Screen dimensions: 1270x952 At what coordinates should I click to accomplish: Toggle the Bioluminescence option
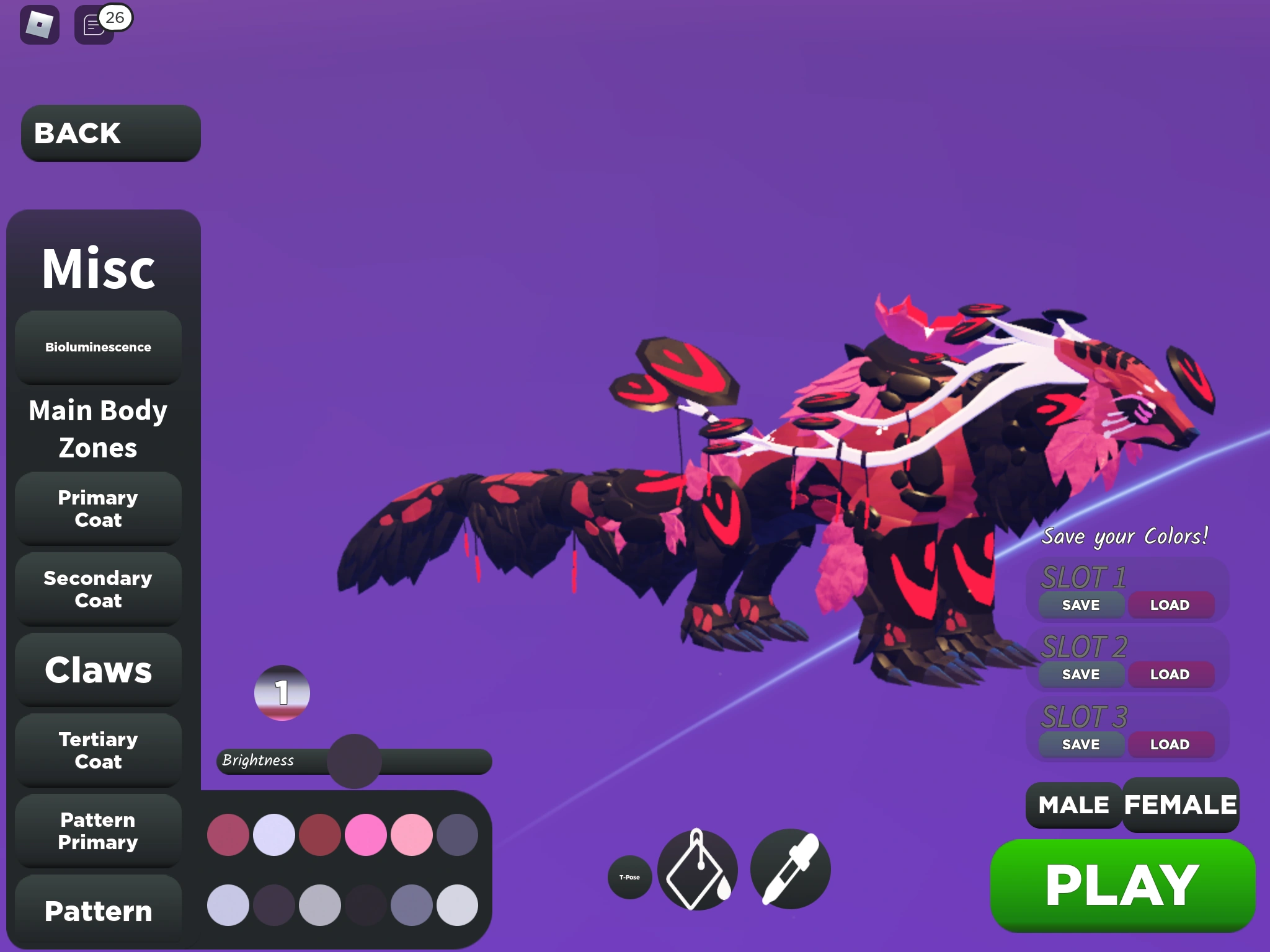tap(98, 347)
